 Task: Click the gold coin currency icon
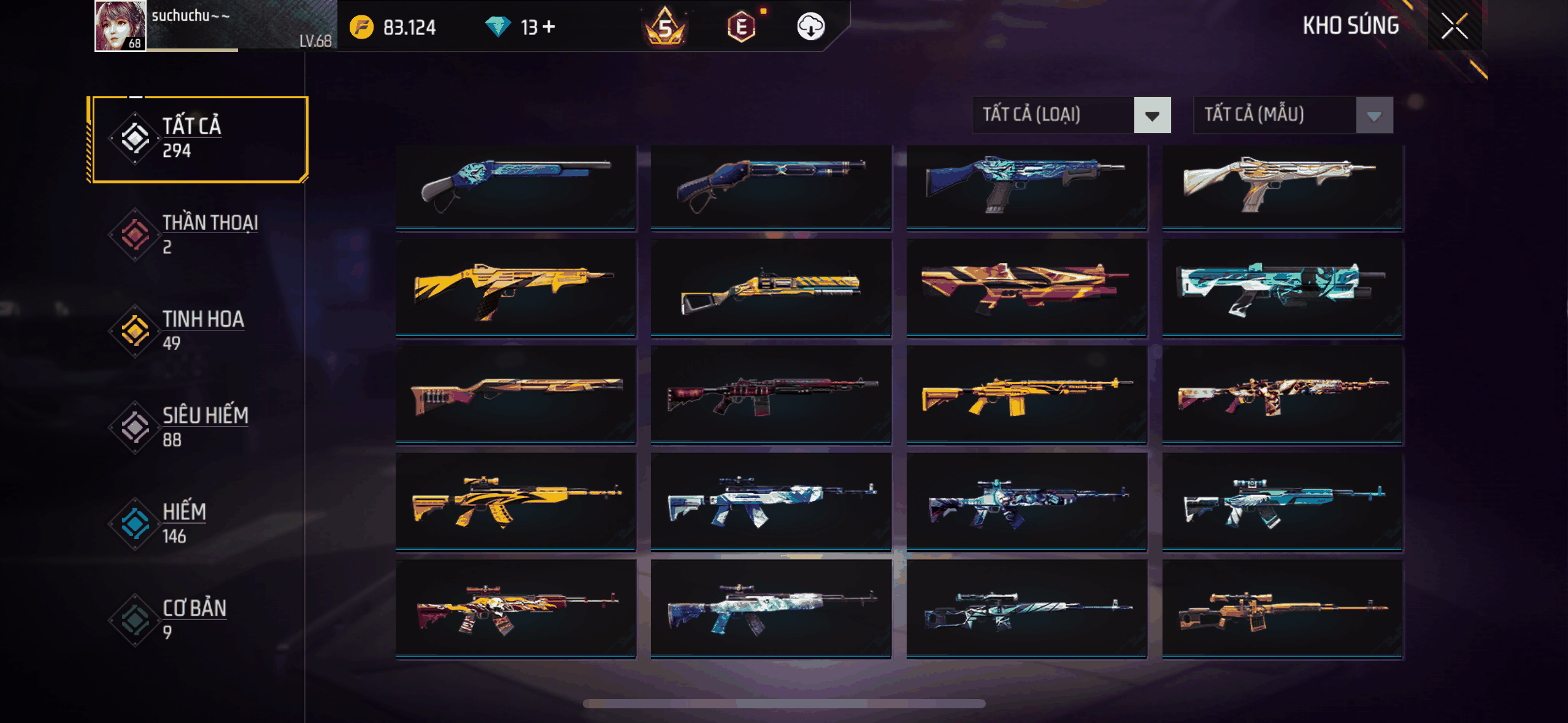click(x=361, y=27)
